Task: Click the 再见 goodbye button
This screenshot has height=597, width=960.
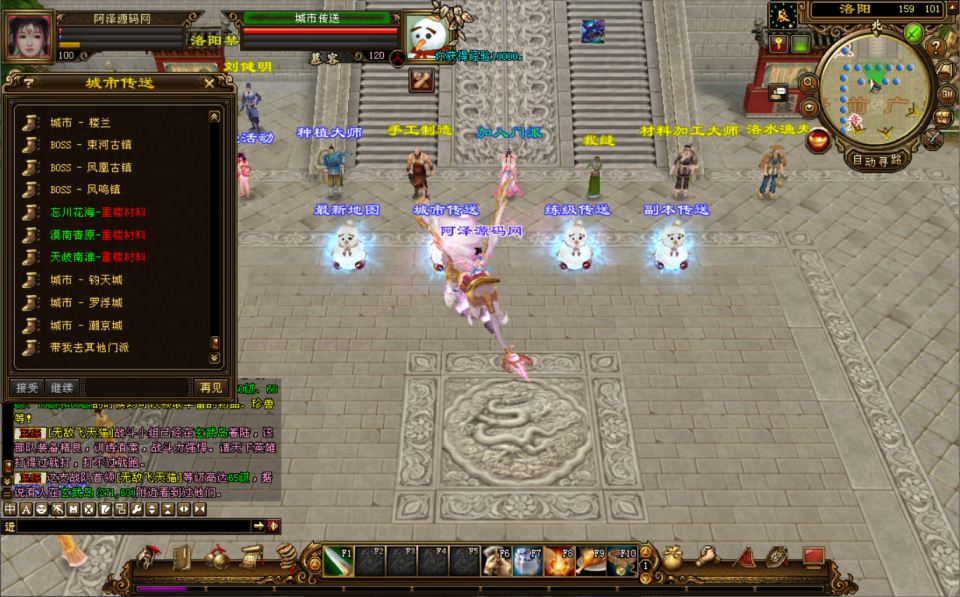Action: pos(211,387)
